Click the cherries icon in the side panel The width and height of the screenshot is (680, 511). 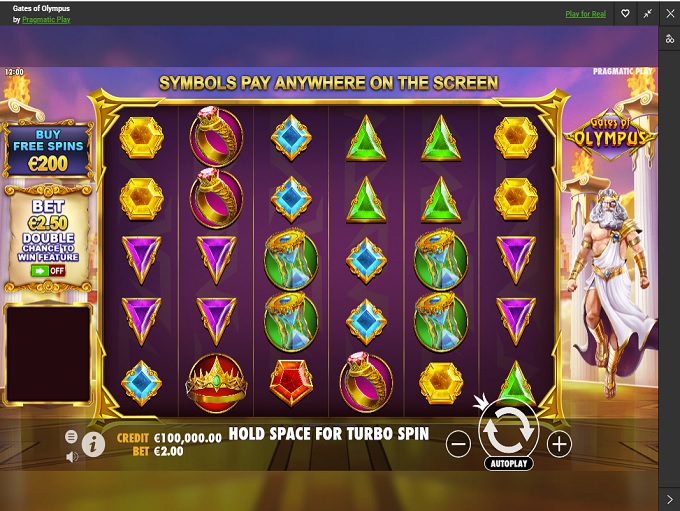point(670,39)
